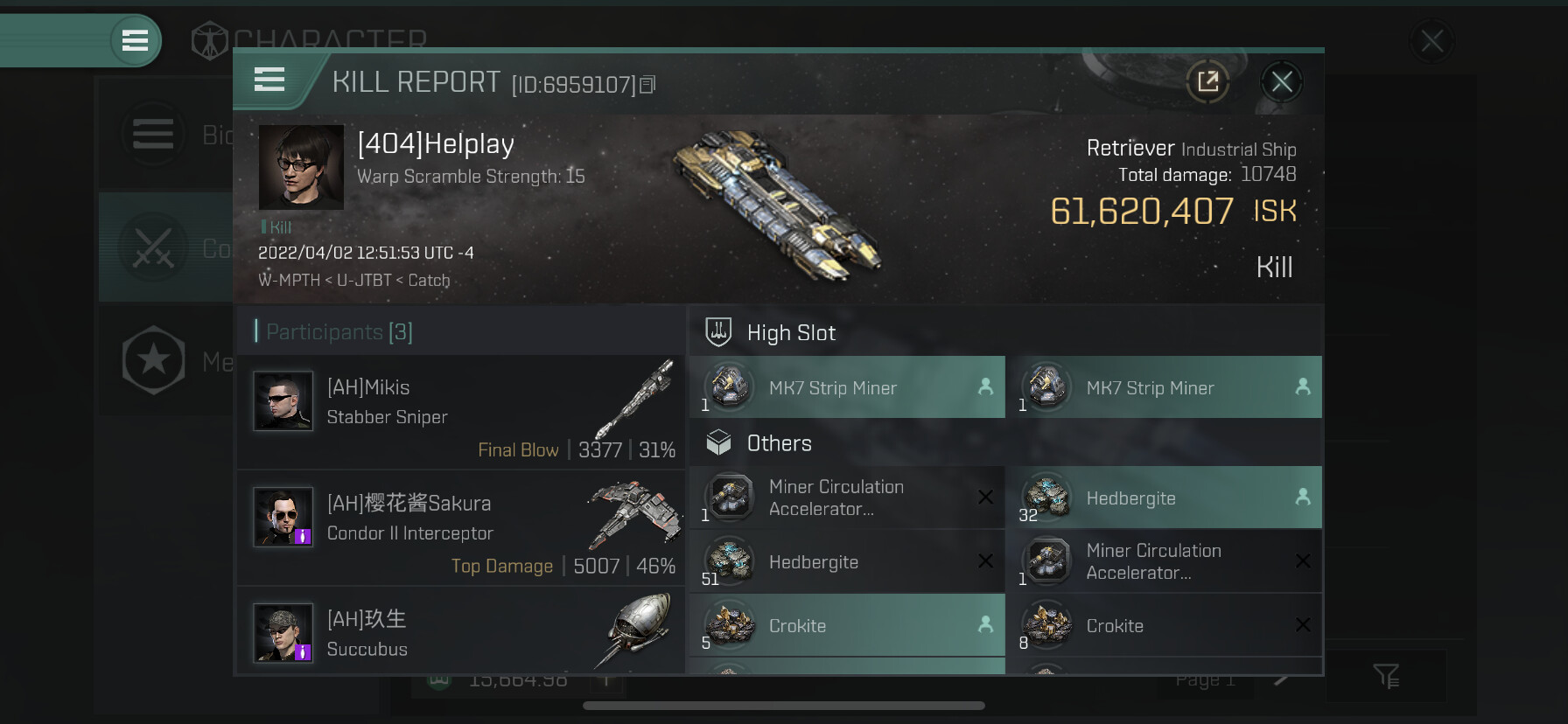Open the main menu button at top left

point(135,40)
